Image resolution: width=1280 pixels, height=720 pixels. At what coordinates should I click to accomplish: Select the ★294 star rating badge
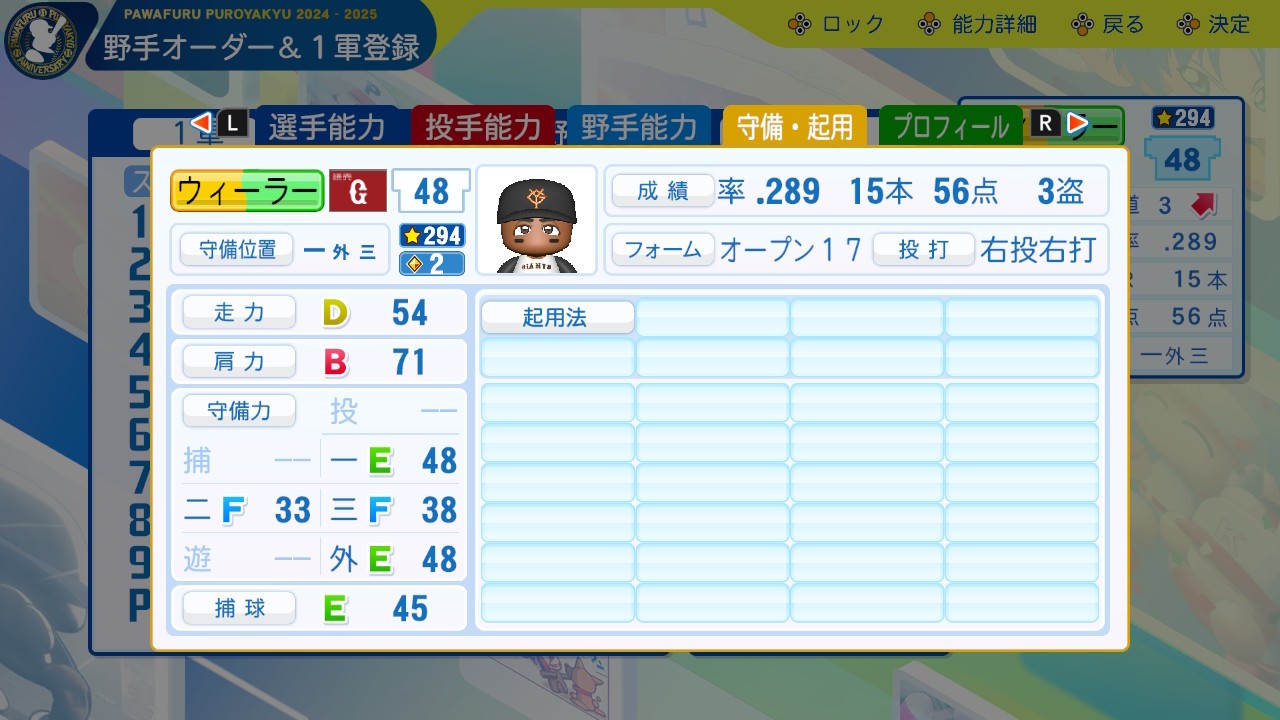431,237
